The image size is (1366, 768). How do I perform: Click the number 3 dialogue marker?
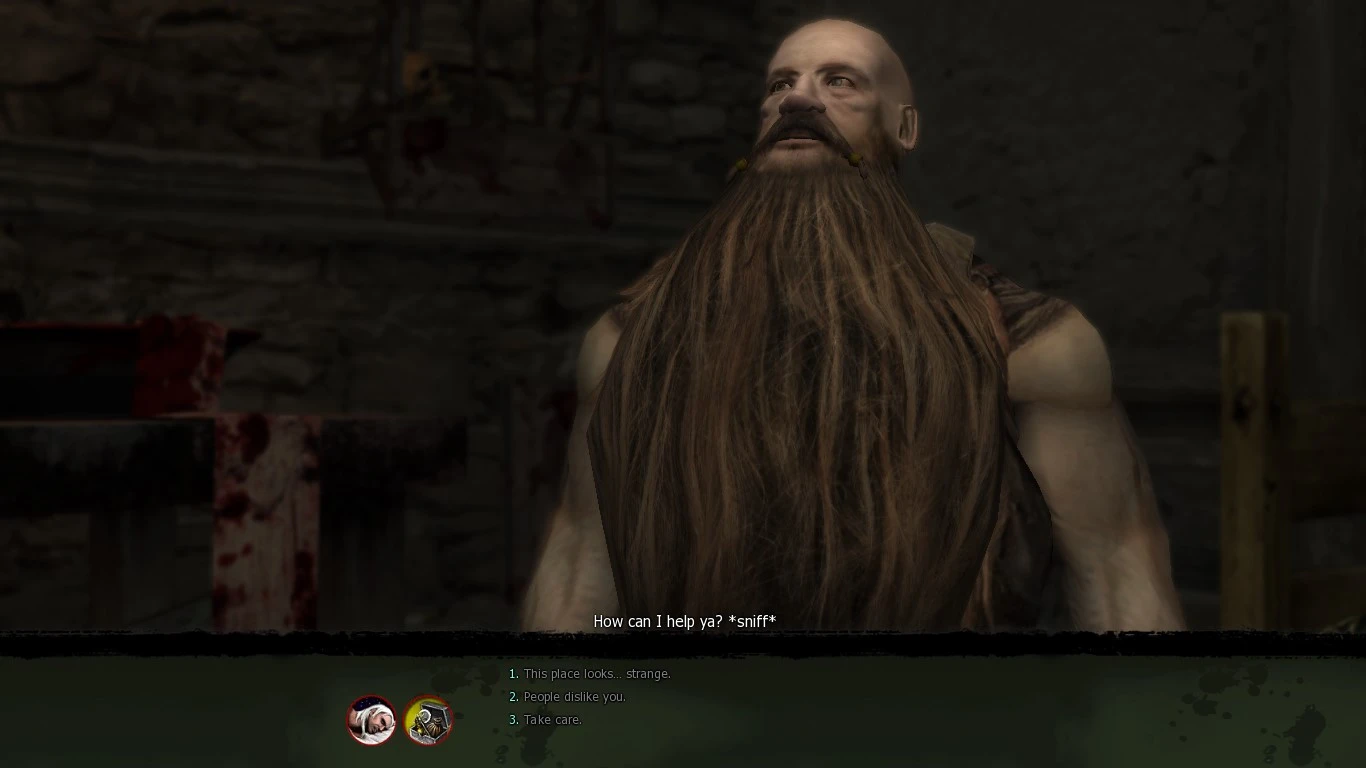pos(513,720)
